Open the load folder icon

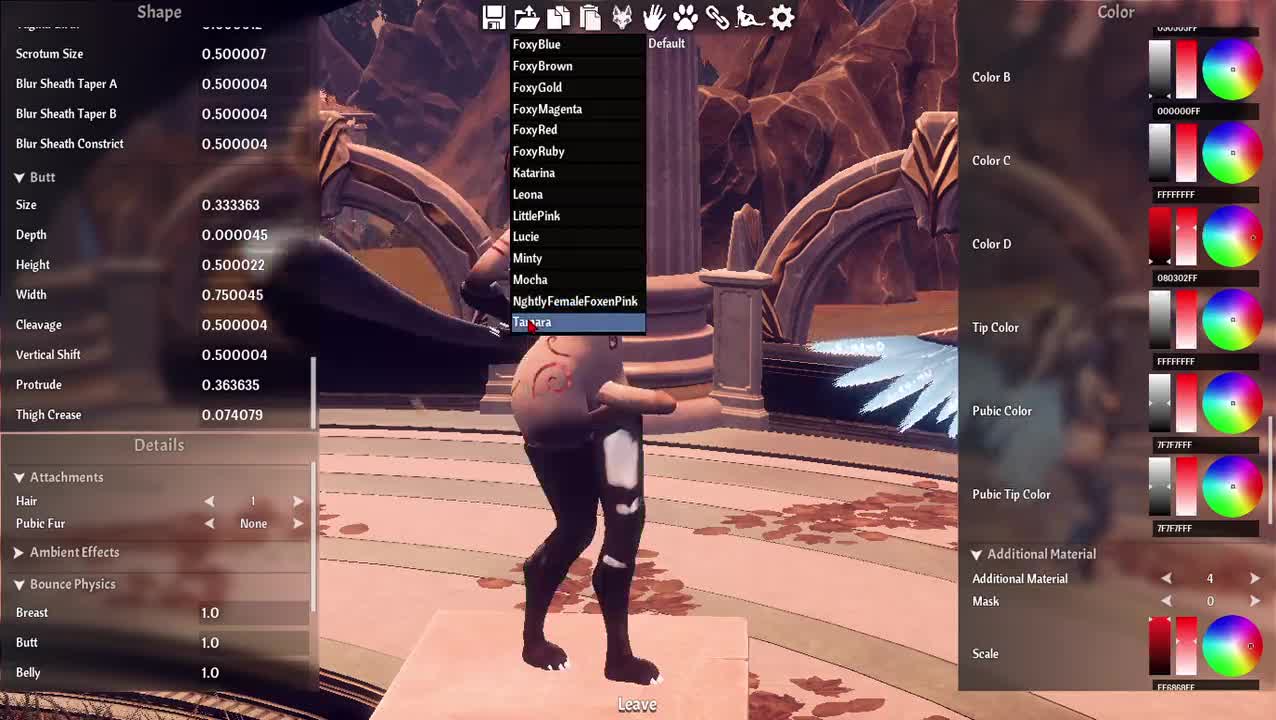coord(526,17)
